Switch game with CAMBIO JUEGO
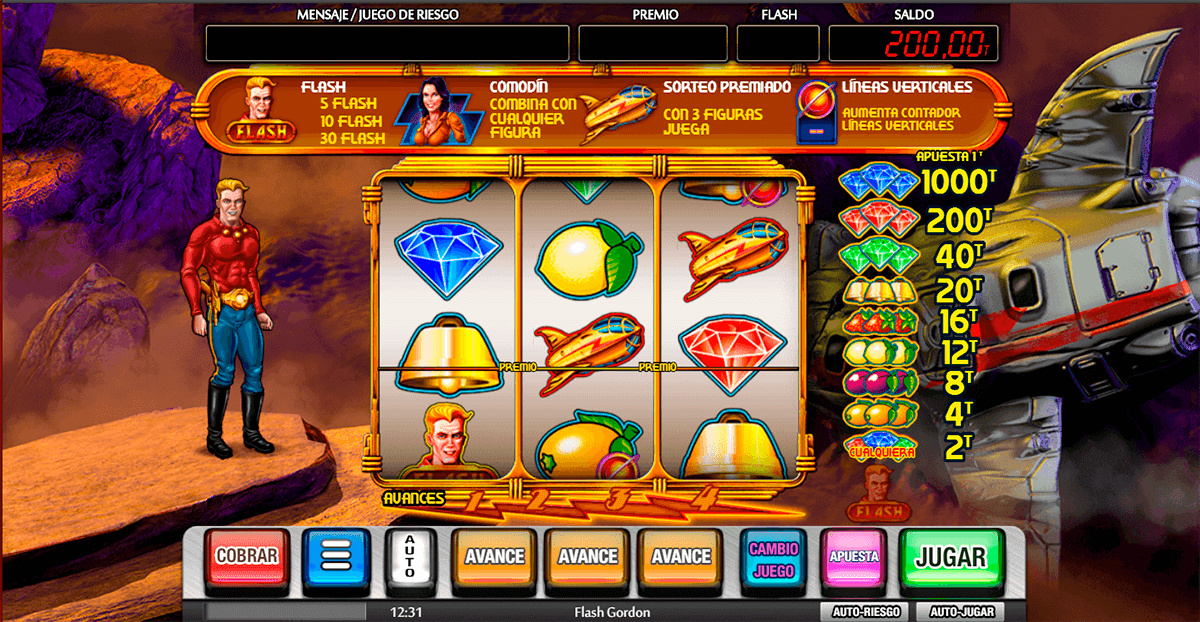The image size is (1200, 622). 773,558
